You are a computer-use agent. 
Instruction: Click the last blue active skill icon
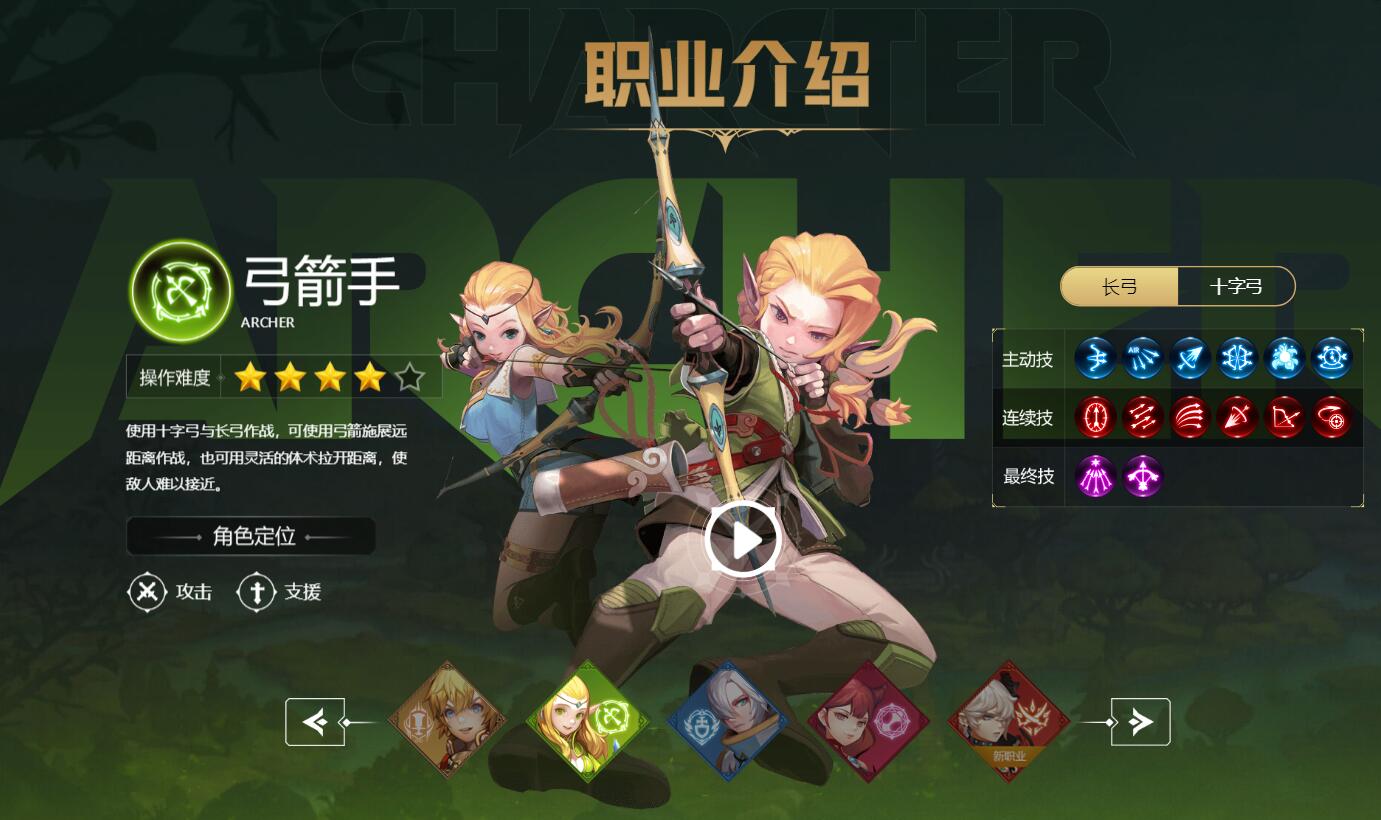click(x=1333, y=358)
